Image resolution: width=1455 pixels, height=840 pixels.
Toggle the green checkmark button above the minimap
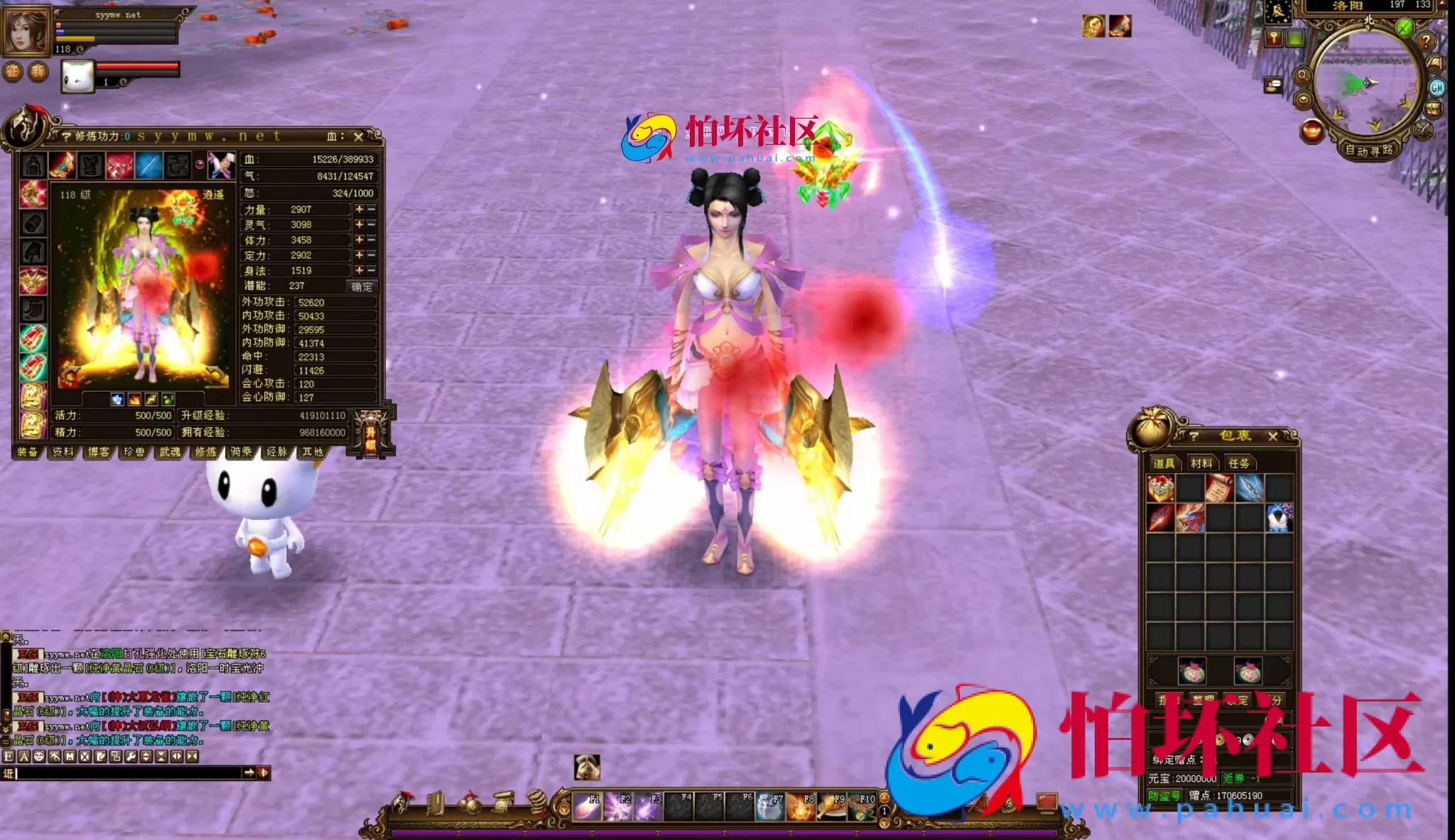click(x=1403, y=26)
